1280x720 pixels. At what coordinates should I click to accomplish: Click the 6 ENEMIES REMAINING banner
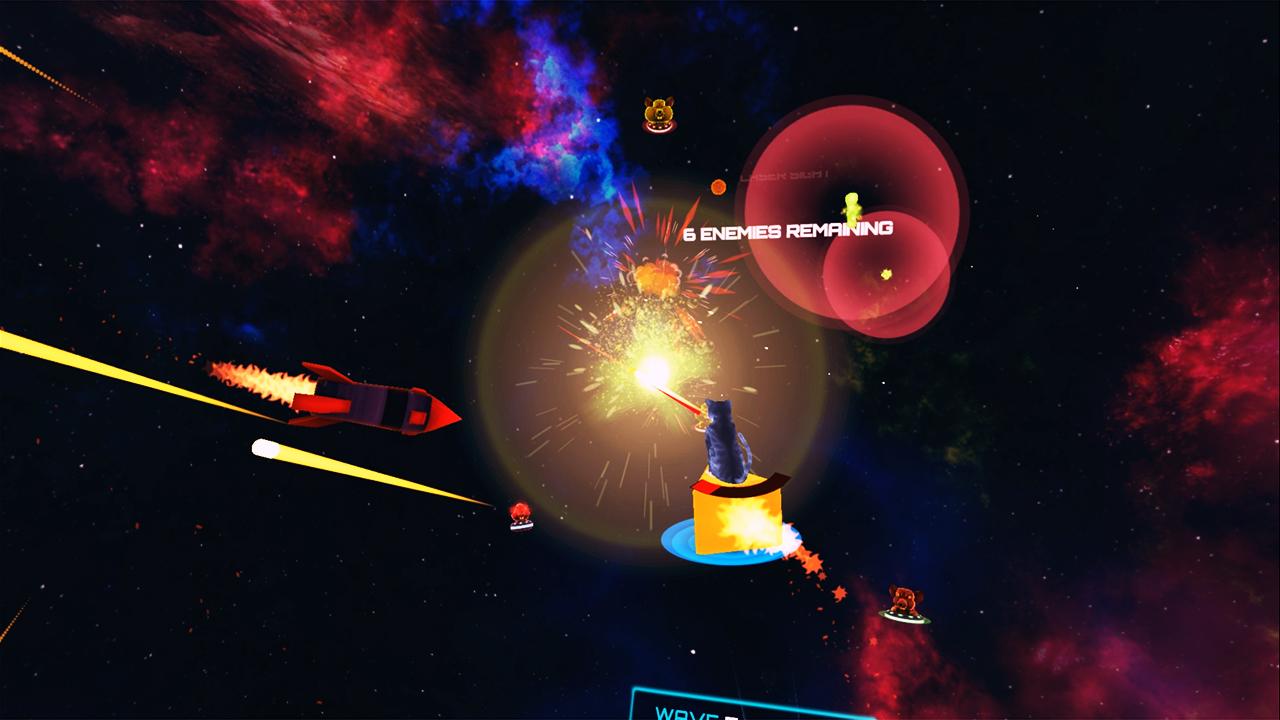tap(787, 232)
